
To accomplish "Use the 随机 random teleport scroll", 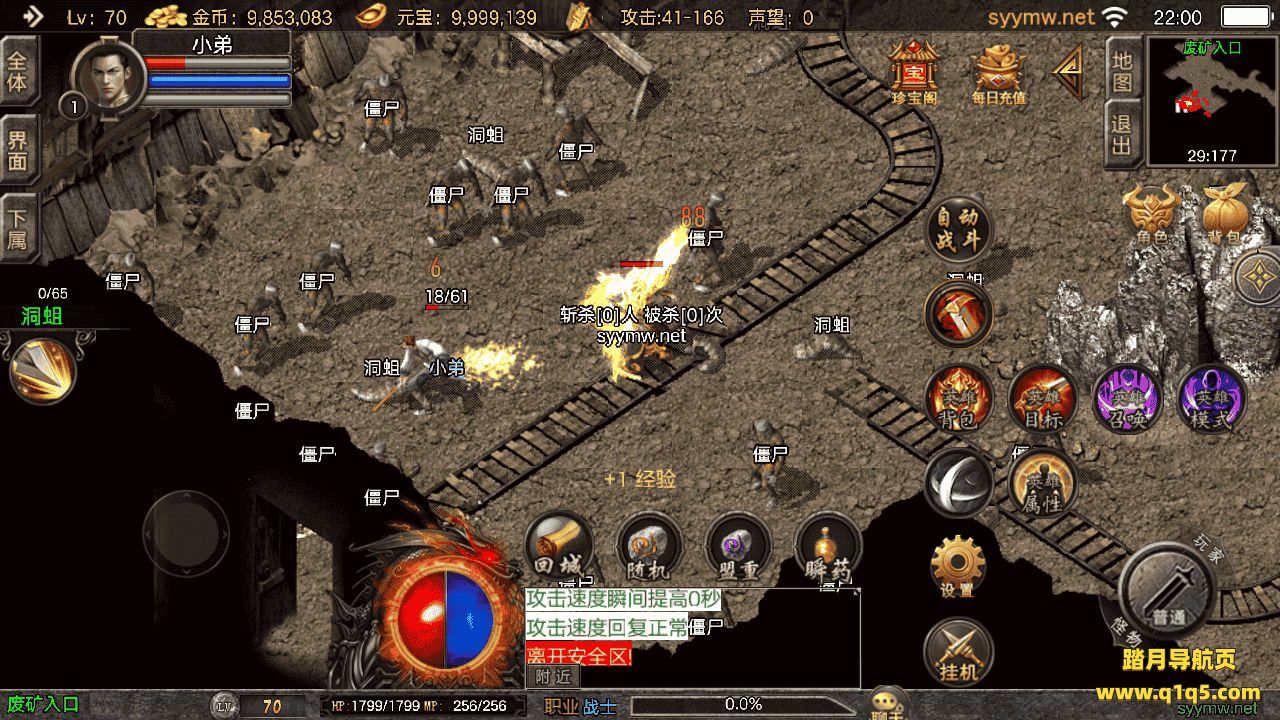I will pyautogui.click(x=648, y=547).
